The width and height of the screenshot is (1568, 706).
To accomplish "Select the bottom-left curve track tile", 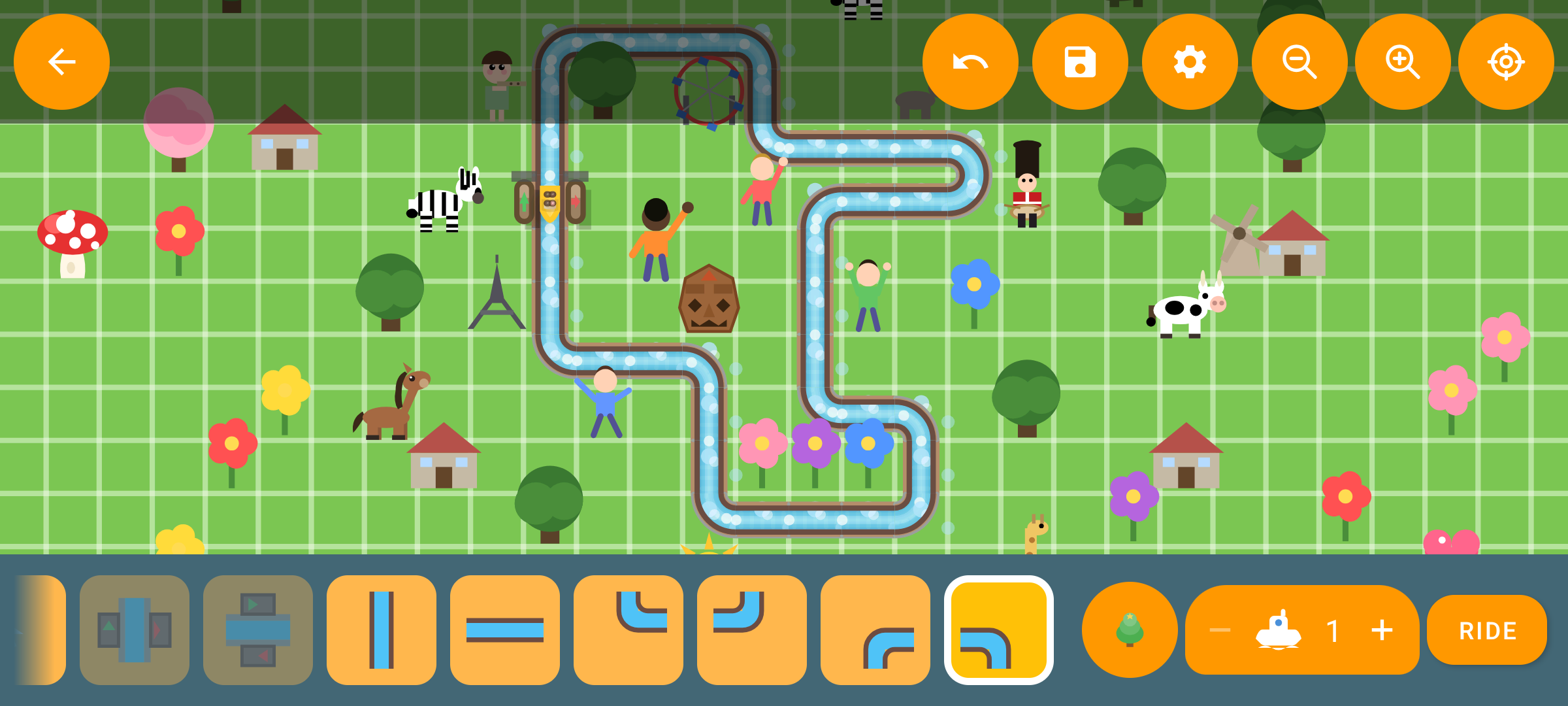I will [x=875, y=630].
